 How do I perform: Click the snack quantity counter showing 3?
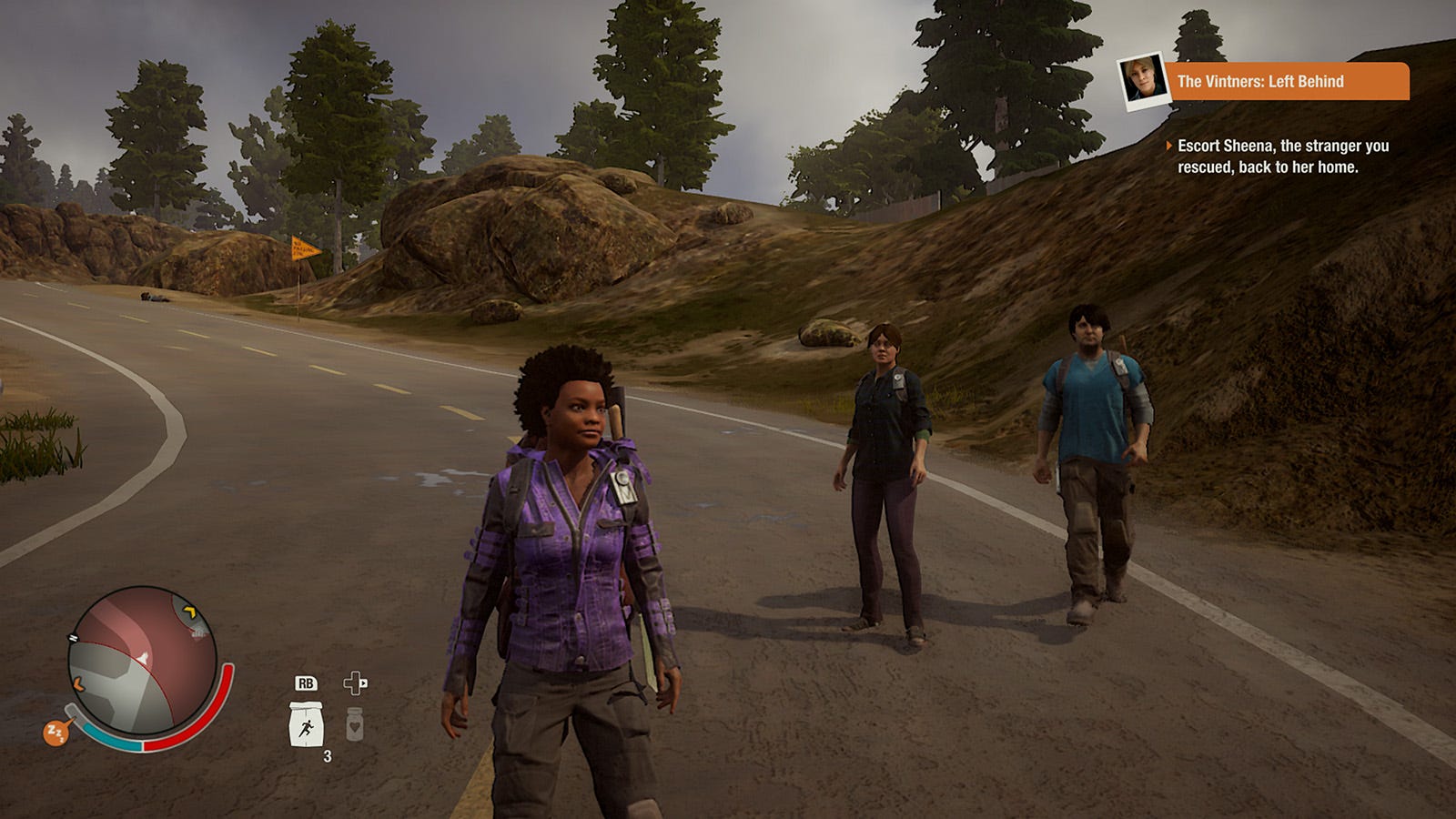[327, 754]
